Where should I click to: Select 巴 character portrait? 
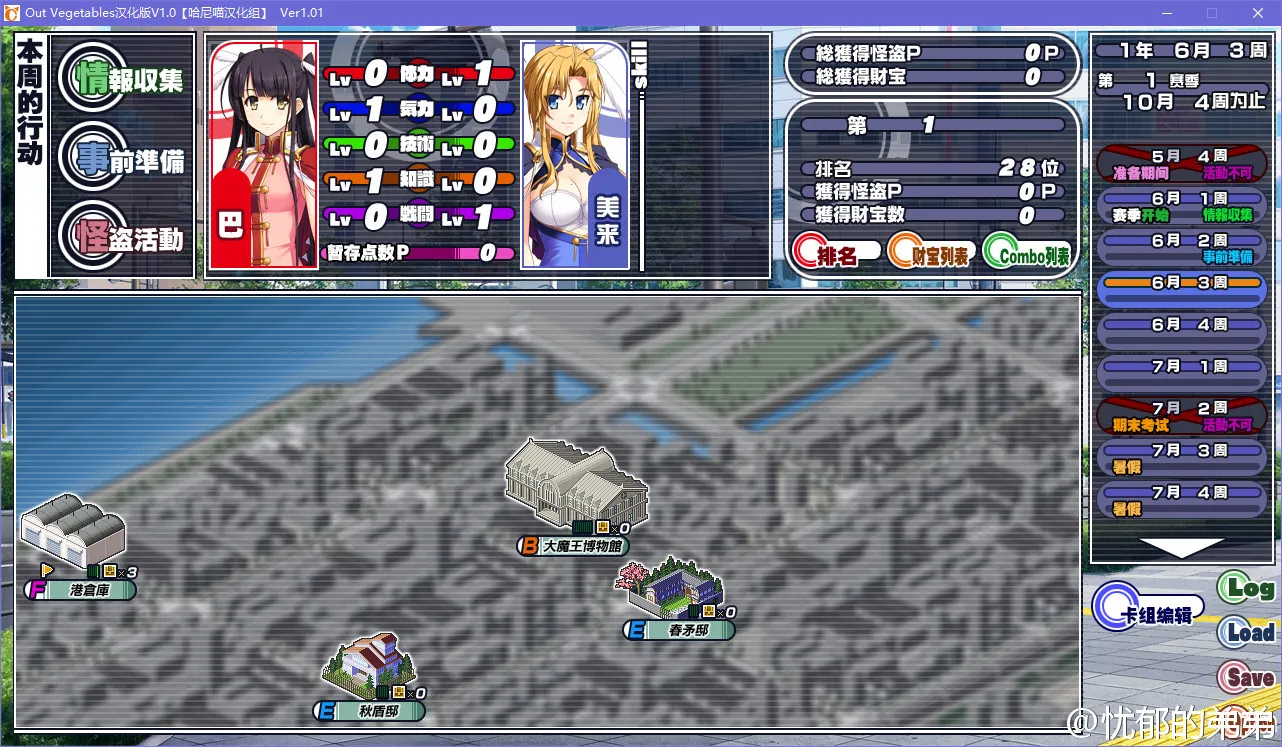point(263,155)
